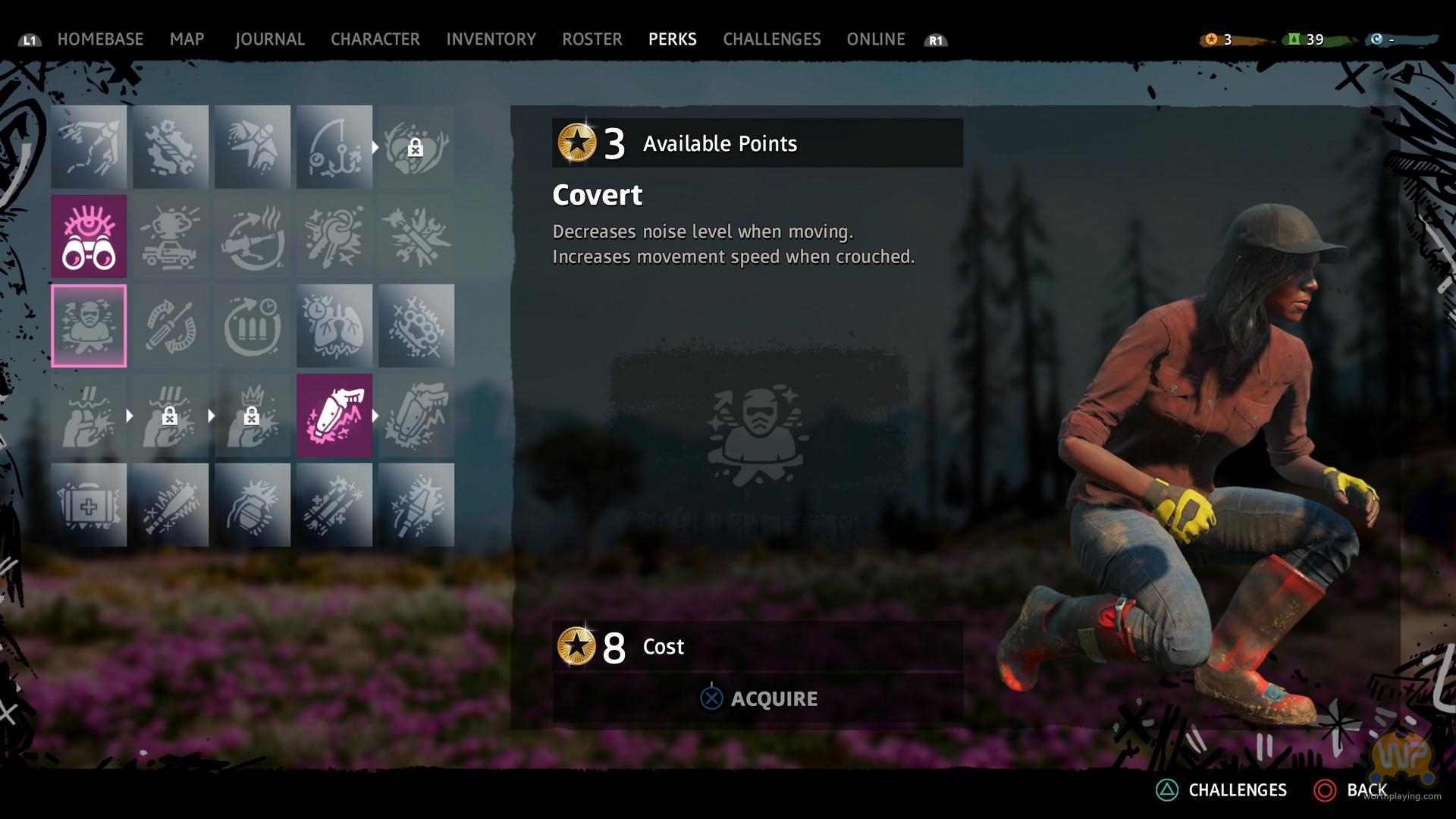
Task: Go to the Character tab
Action: coord(375,39)
